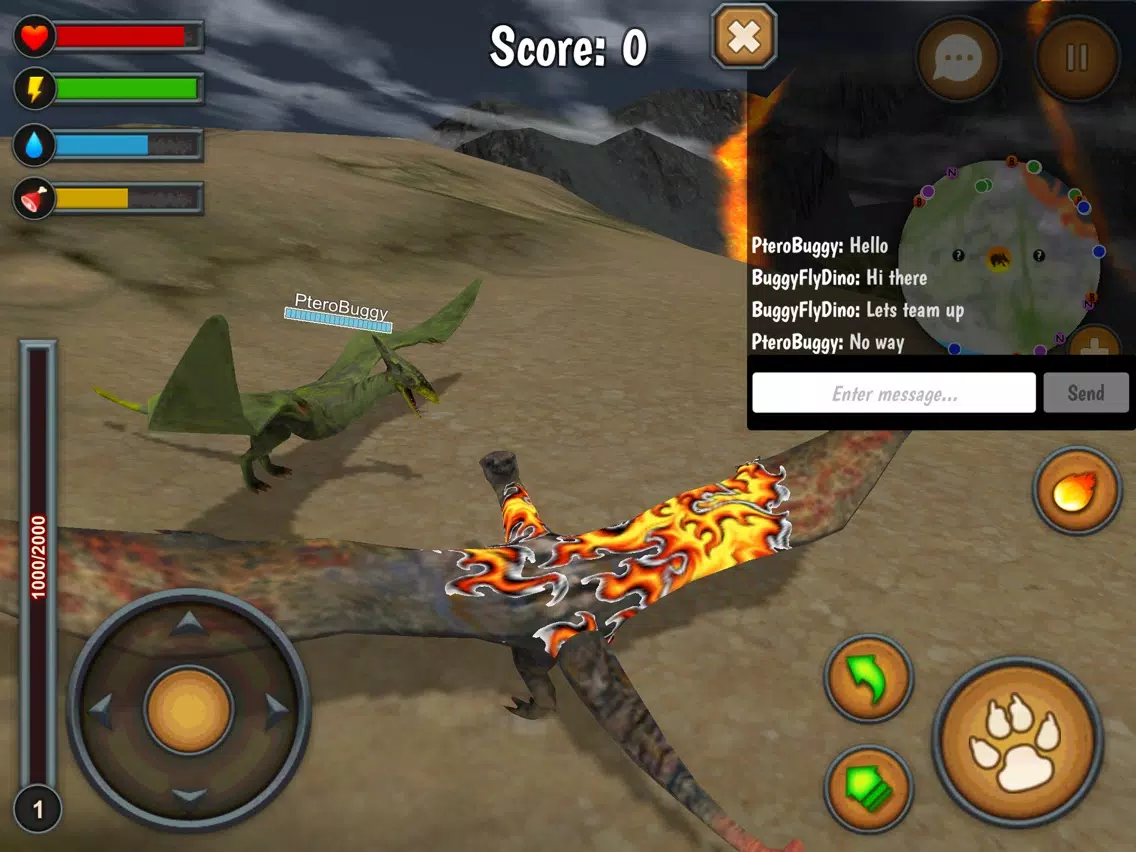Launch the fireball attack

pos(1077,491)
